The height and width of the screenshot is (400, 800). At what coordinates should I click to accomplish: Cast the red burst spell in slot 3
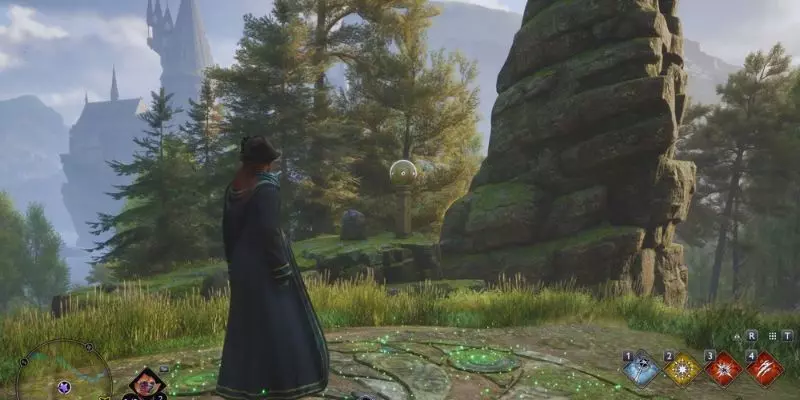(x=723, y=369)
